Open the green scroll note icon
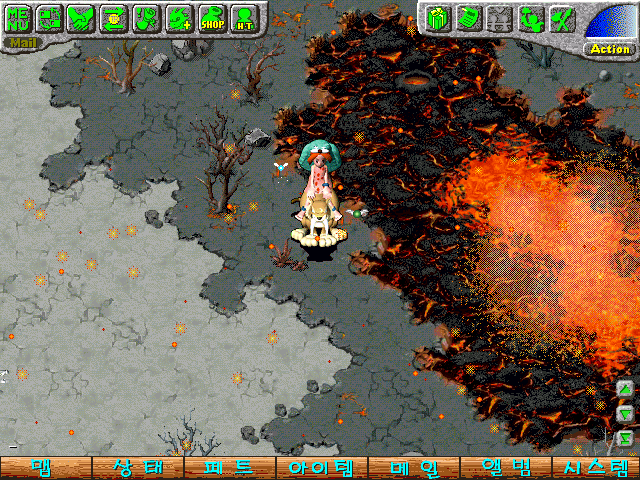This screenshot has width=640, height=480. (x=466, y=17)
